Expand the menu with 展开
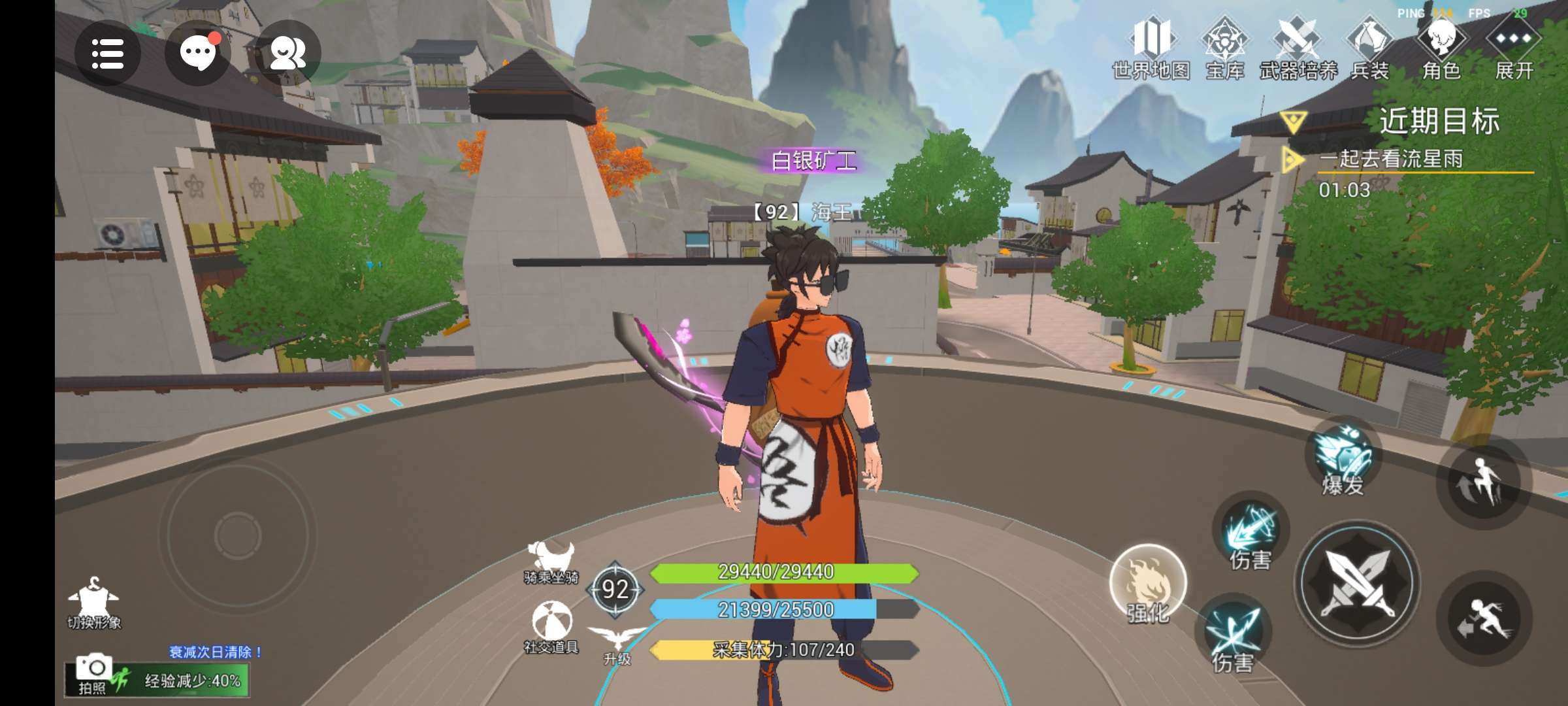The width and height of the screenshot is (1568, 706). (1514, 49)
